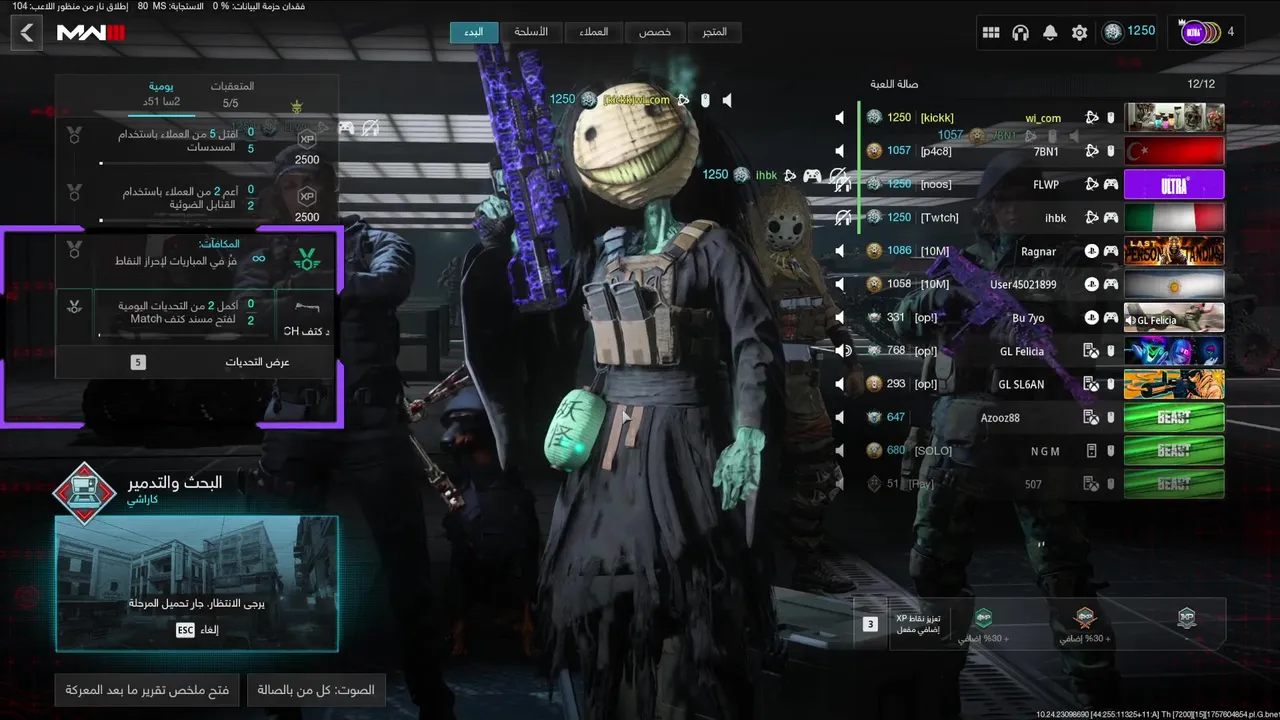This screenshot has height=720, width=1280.
Task: Switch to the المتجر tab
Action: point(715,32)
